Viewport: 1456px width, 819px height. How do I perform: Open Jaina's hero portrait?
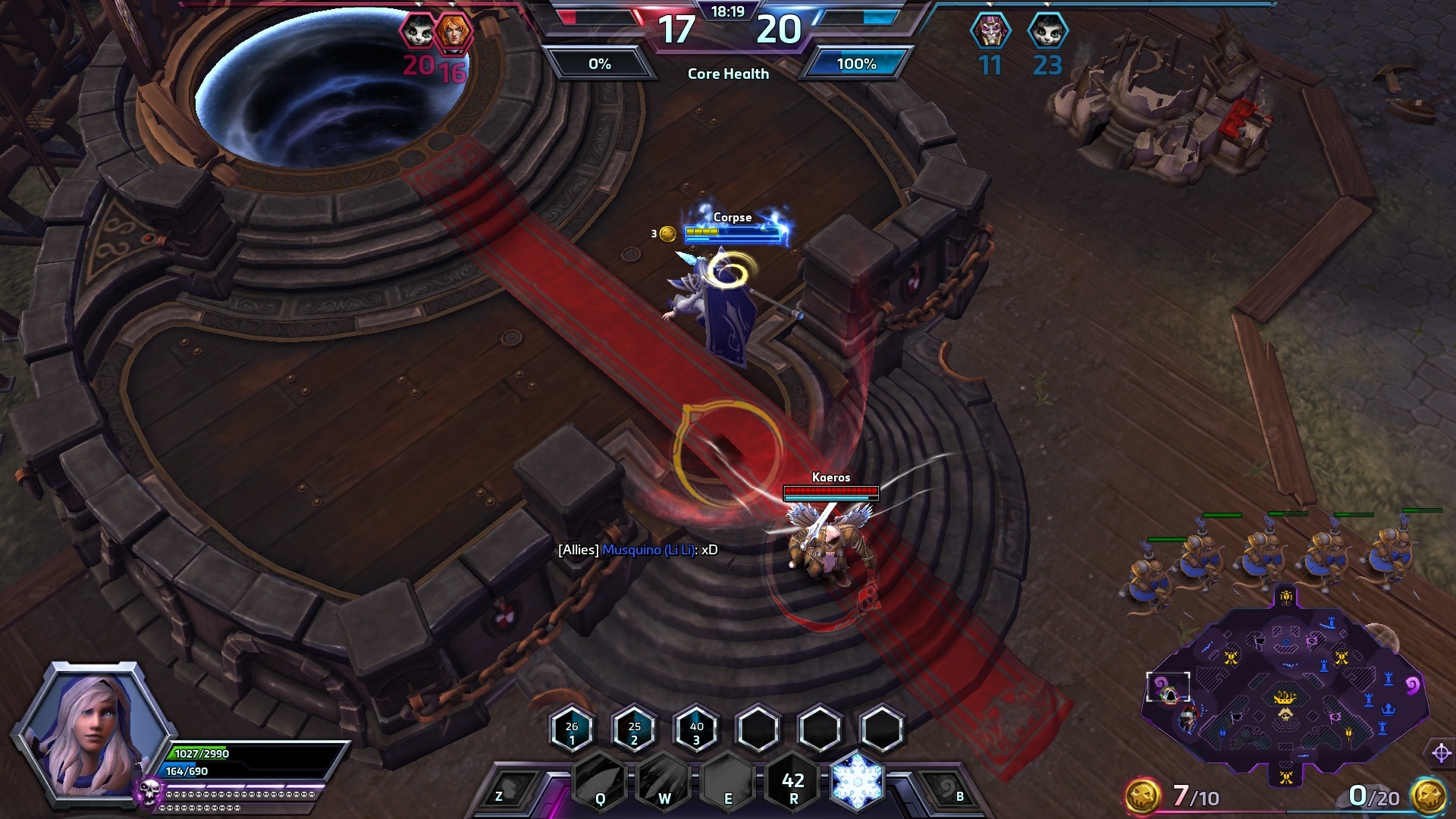[91, 730]
